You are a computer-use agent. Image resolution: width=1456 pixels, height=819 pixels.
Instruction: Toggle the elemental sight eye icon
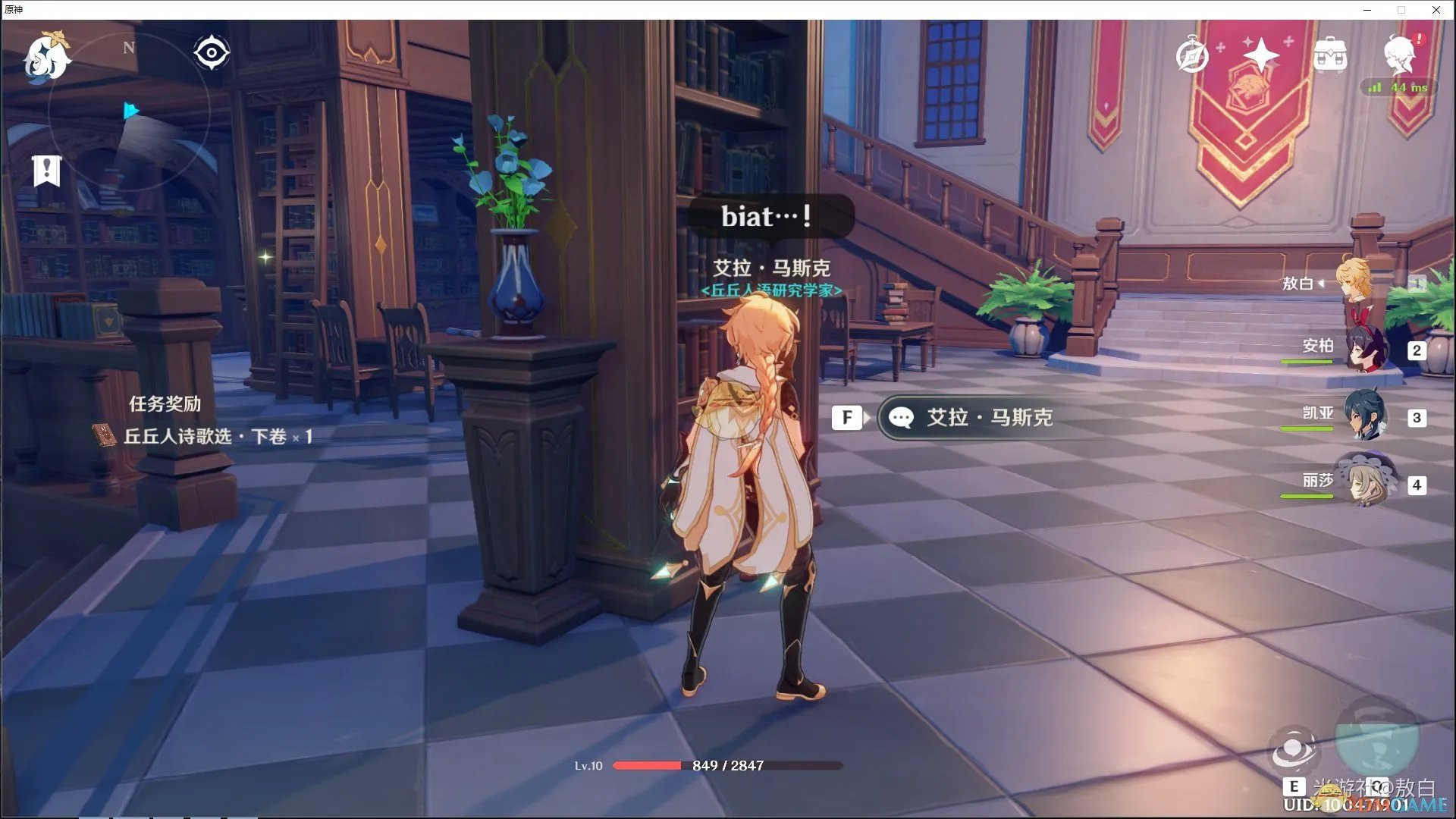(212, 53)
